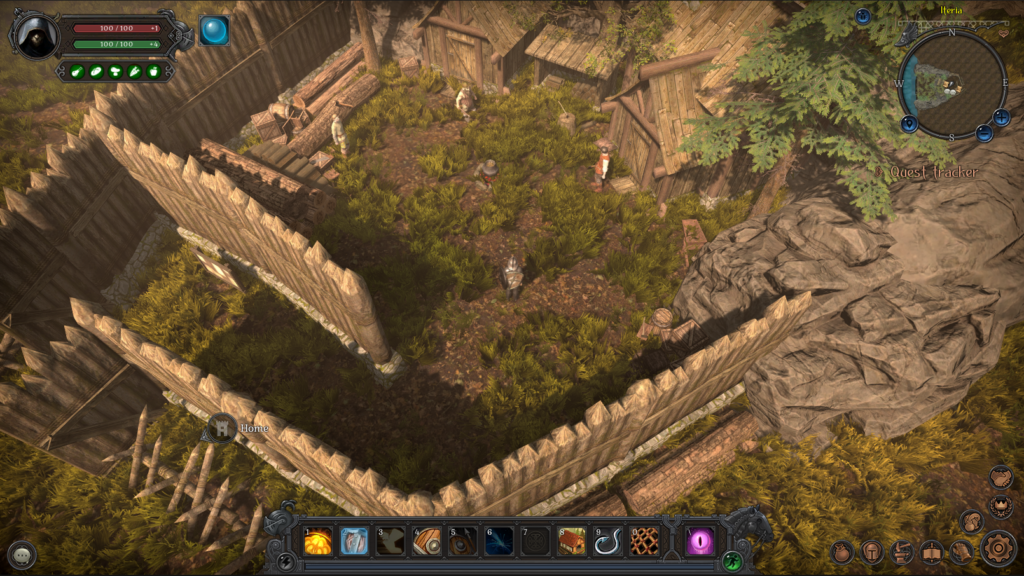
Task: Use the highlighted blue skill in slot 2
Action: coord(354,541)
